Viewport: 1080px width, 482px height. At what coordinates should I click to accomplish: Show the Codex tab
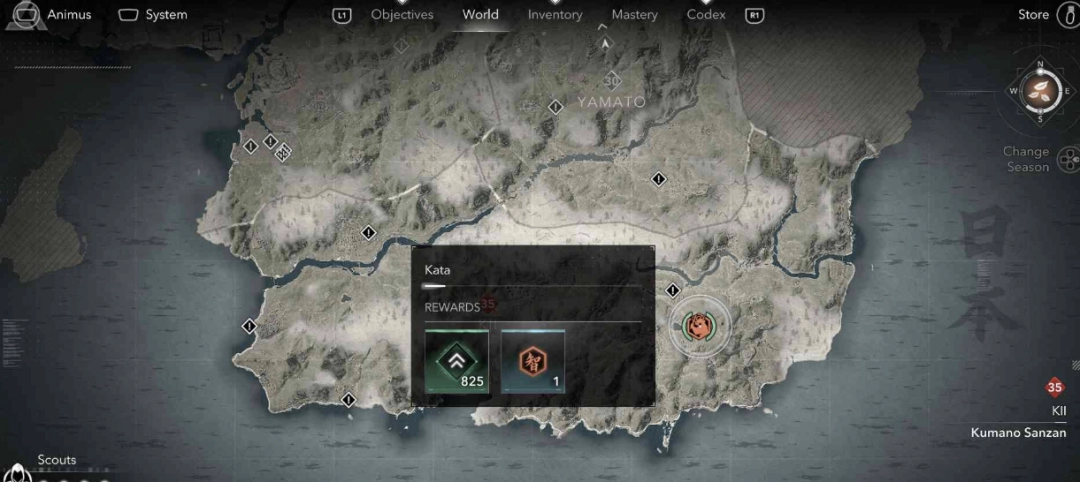coord(706,15)
